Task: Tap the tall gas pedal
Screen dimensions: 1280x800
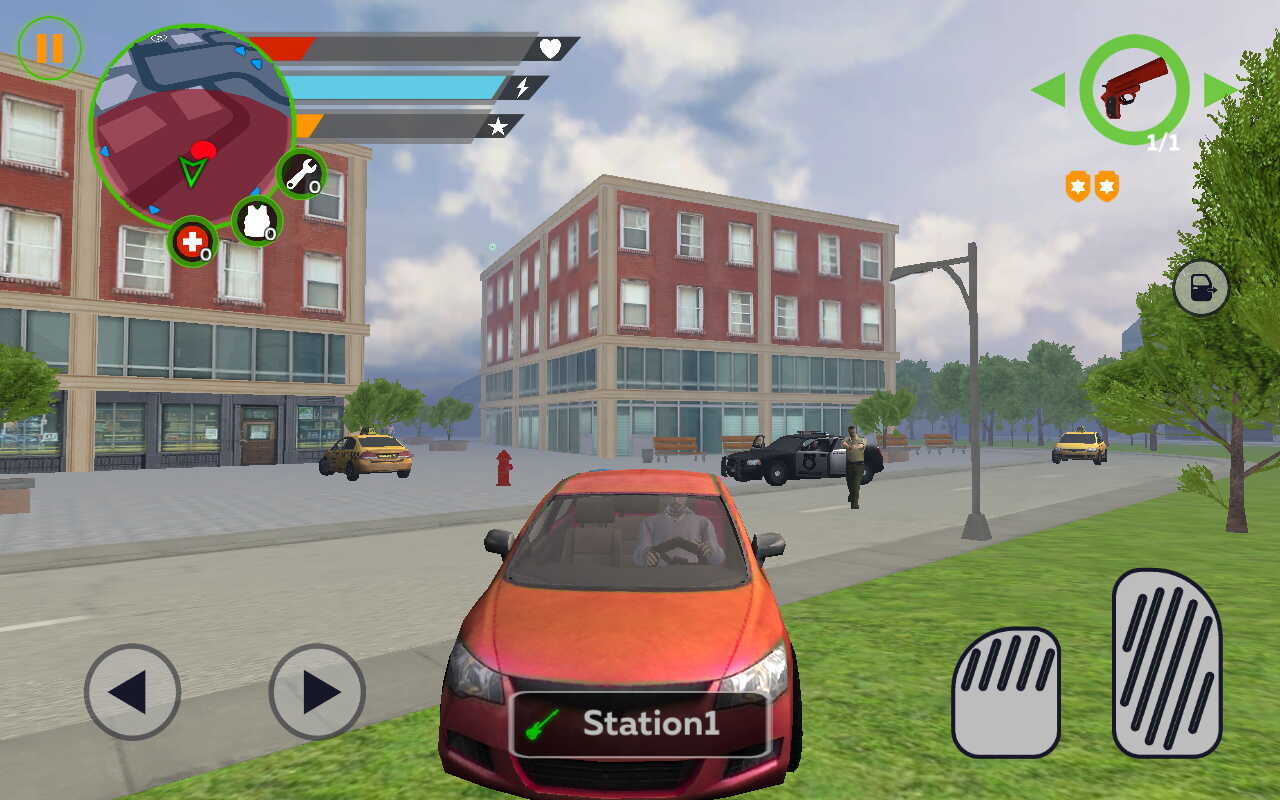Action: tap(1167, 662)
